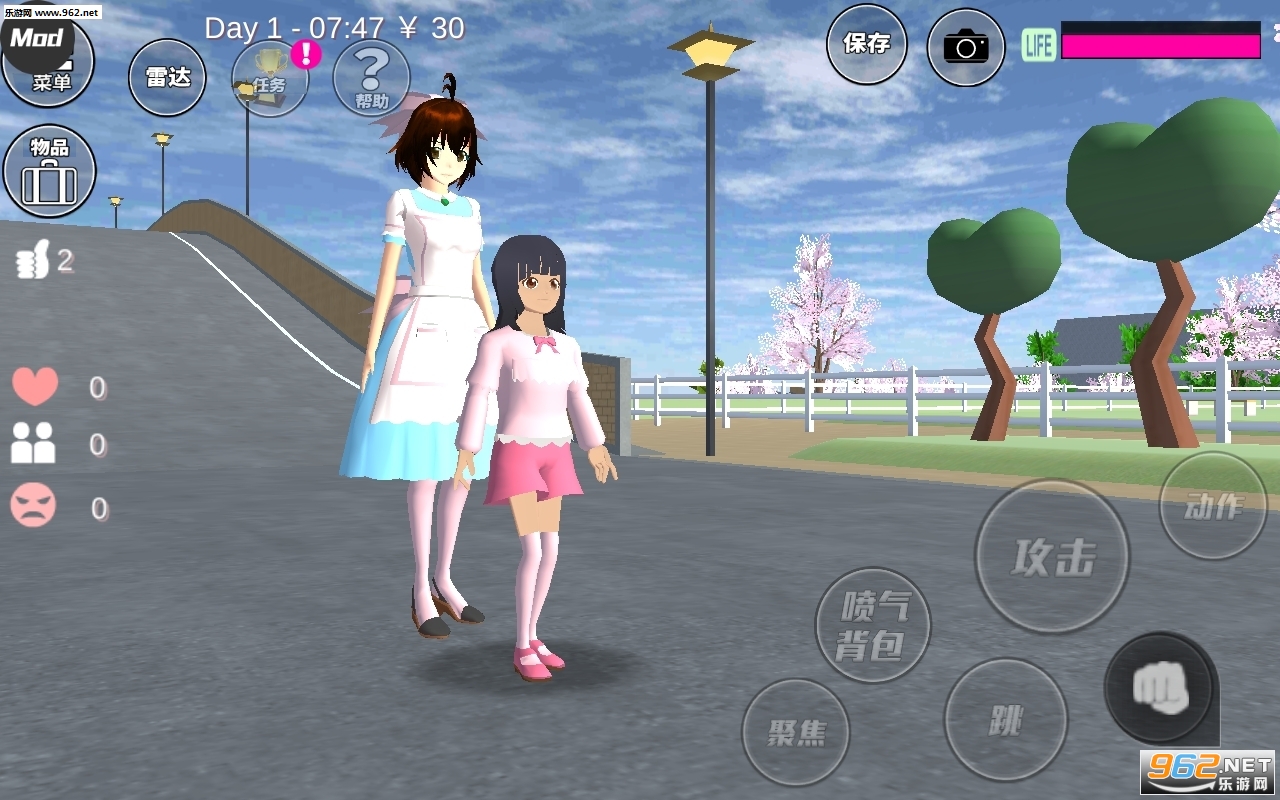This screenshot has height=800, width=1280.
Task: Toggle the 雷达 radar button
Action: [x=167, y=77]
